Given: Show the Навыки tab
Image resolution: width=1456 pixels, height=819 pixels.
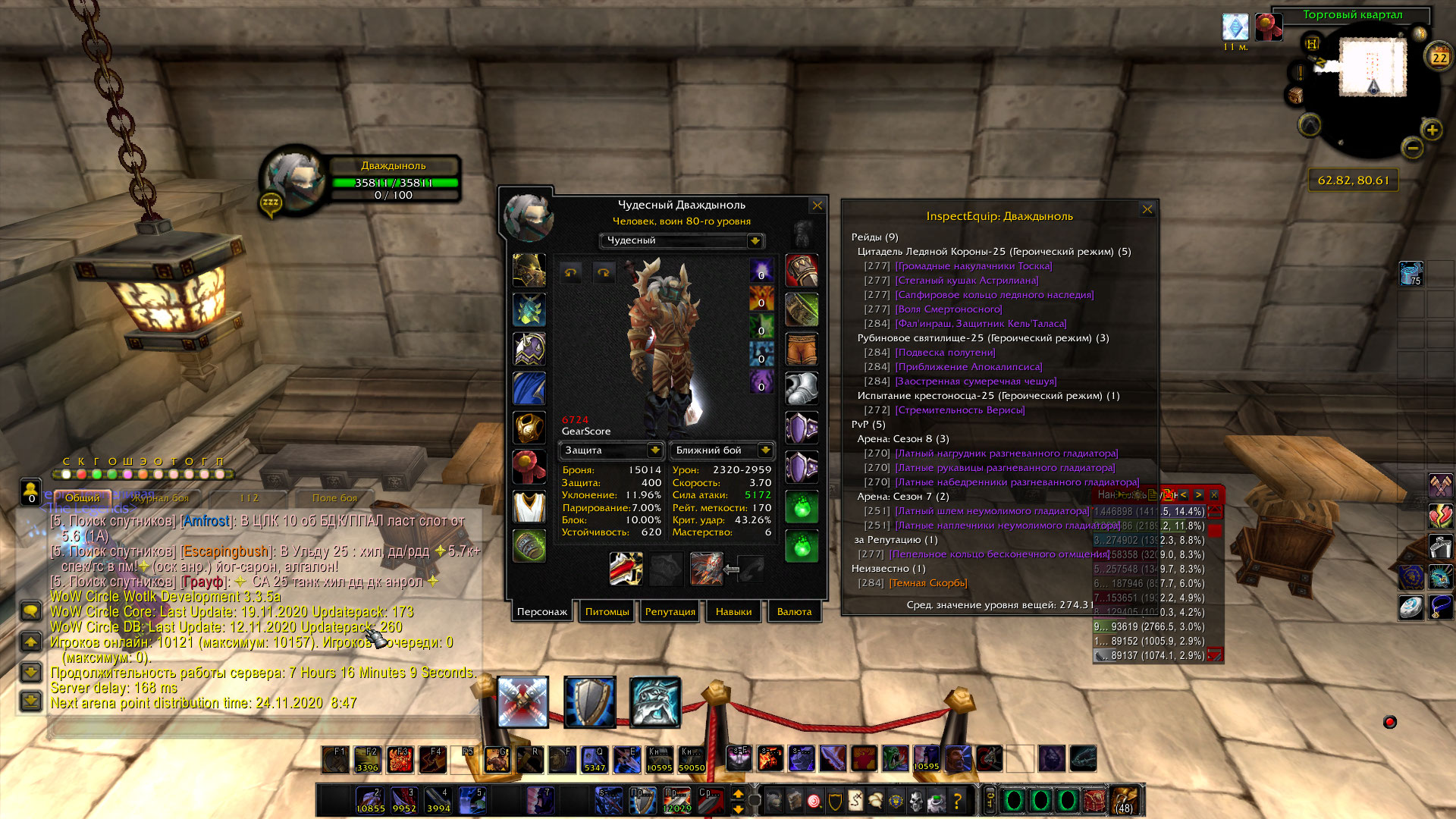Looking at the screenshot, I should pyautogui.click(x=733, y=611).
